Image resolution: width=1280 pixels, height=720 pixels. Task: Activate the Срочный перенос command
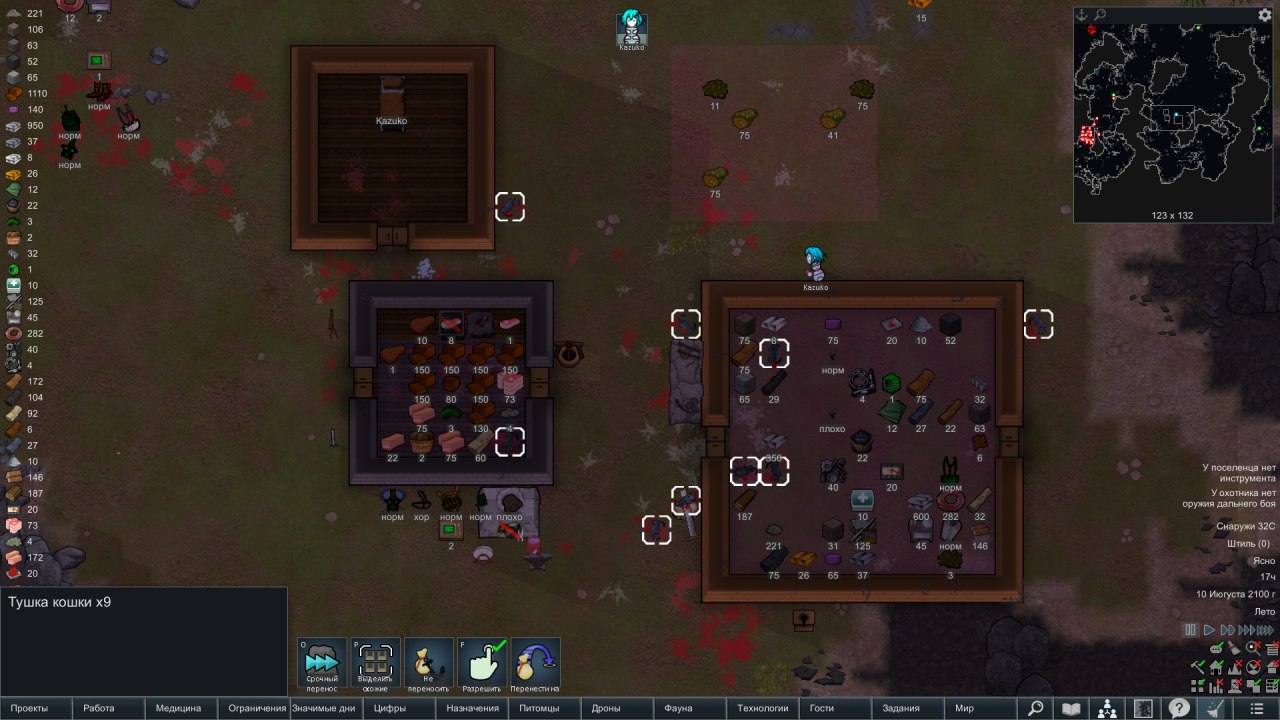pos(322,664)
